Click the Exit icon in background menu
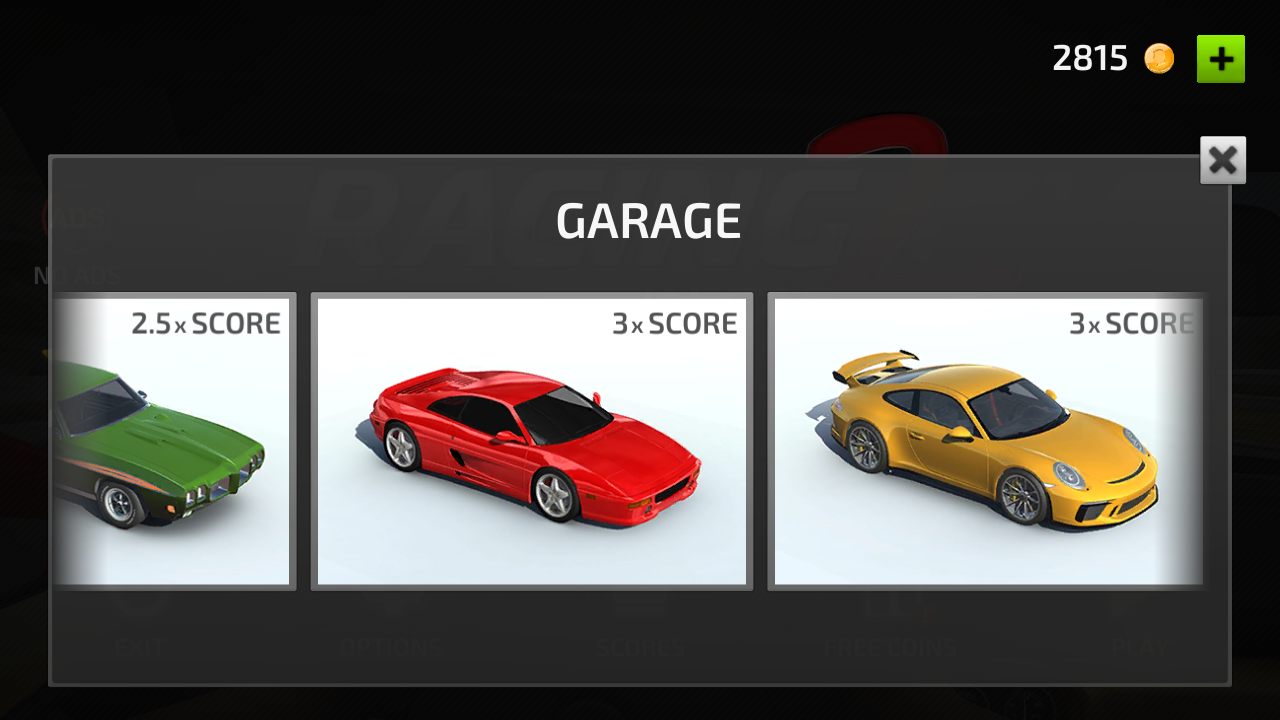Viewport: 1280px width, 720px height. pyautogui.click(x=140, y=605)
